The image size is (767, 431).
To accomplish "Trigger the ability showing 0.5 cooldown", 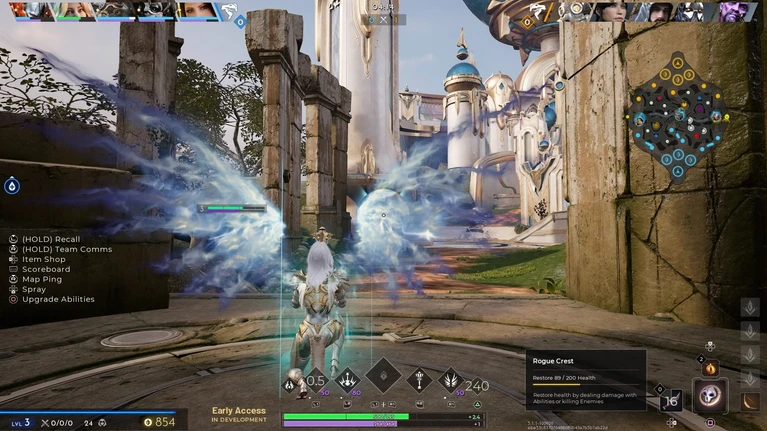I will [315, 381].
